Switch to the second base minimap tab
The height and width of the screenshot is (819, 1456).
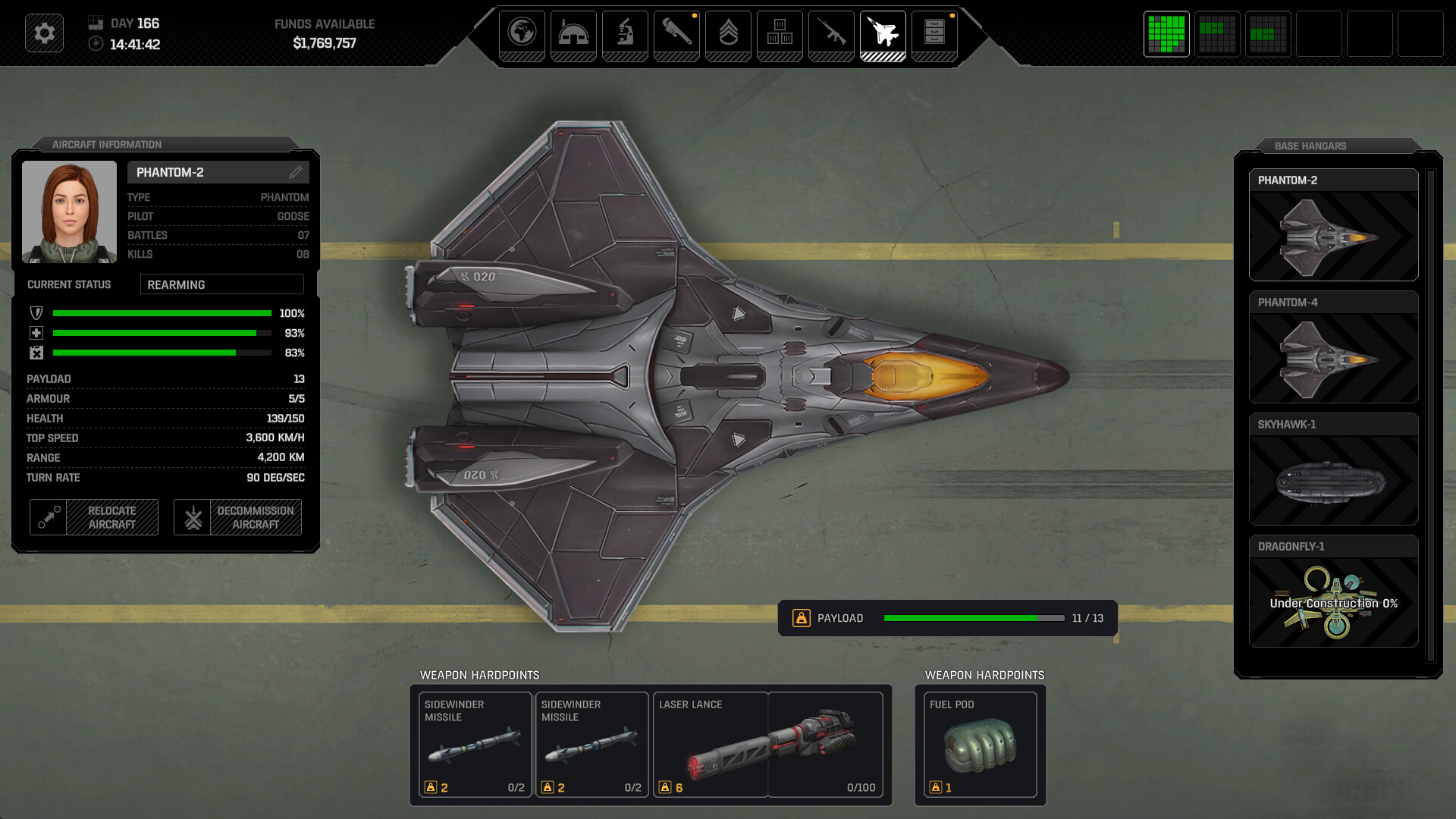point(1217,34)
